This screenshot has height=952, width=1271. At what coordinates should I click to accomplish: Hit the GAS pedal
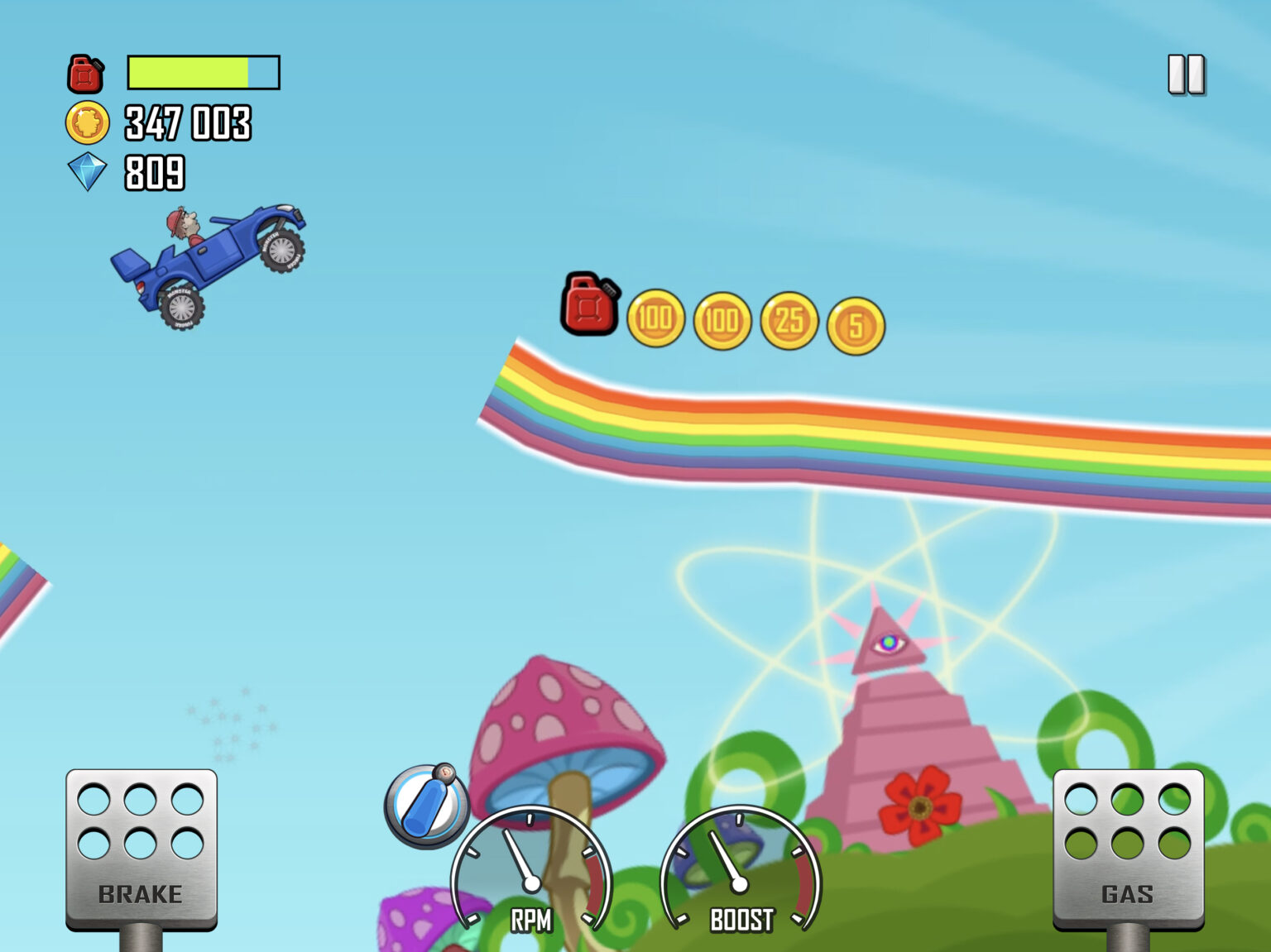pyautogui.click(x=1128, y=849)
